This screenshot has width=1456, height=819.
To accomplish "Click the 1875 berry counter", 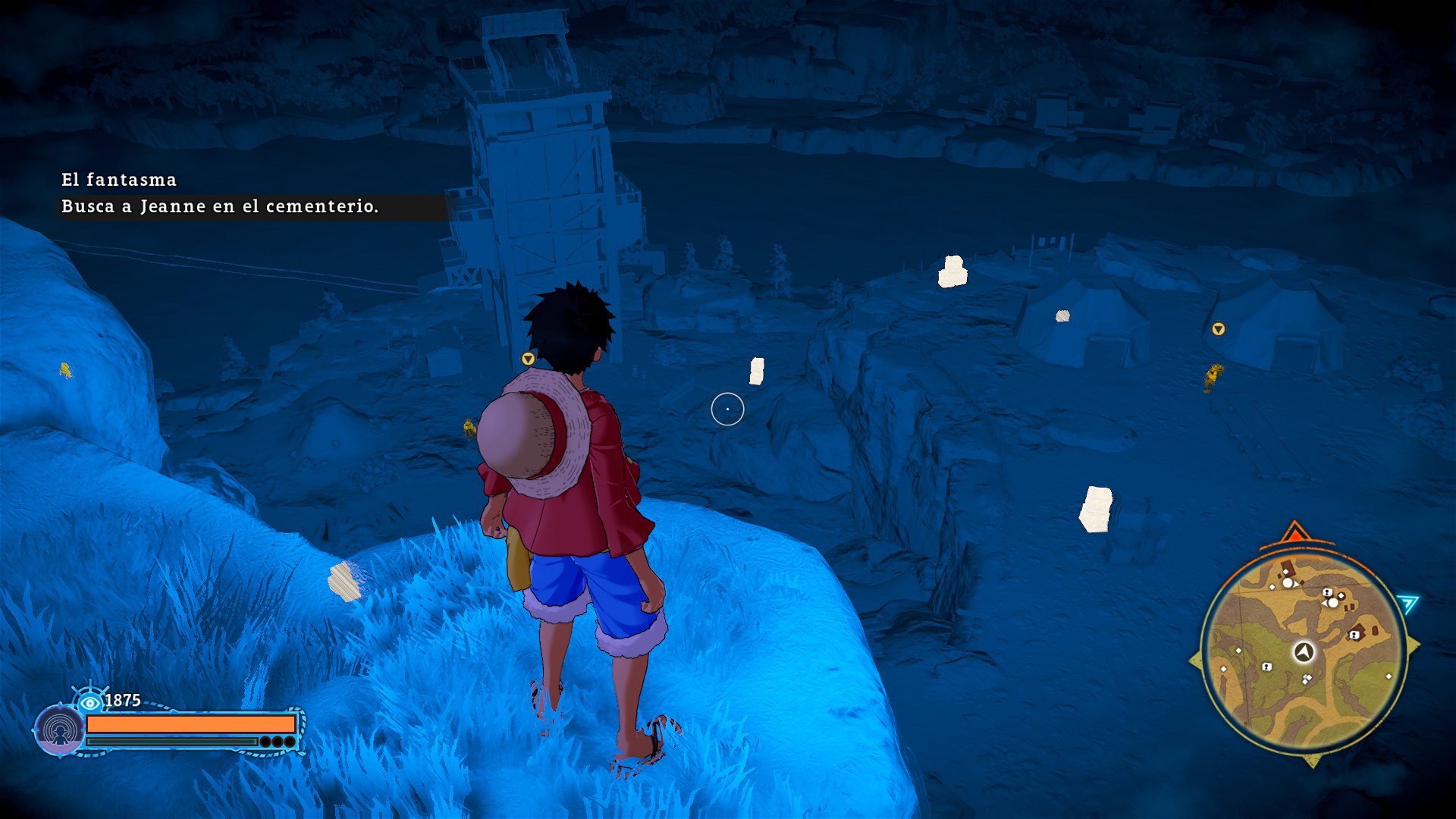I will pos(122,698).
